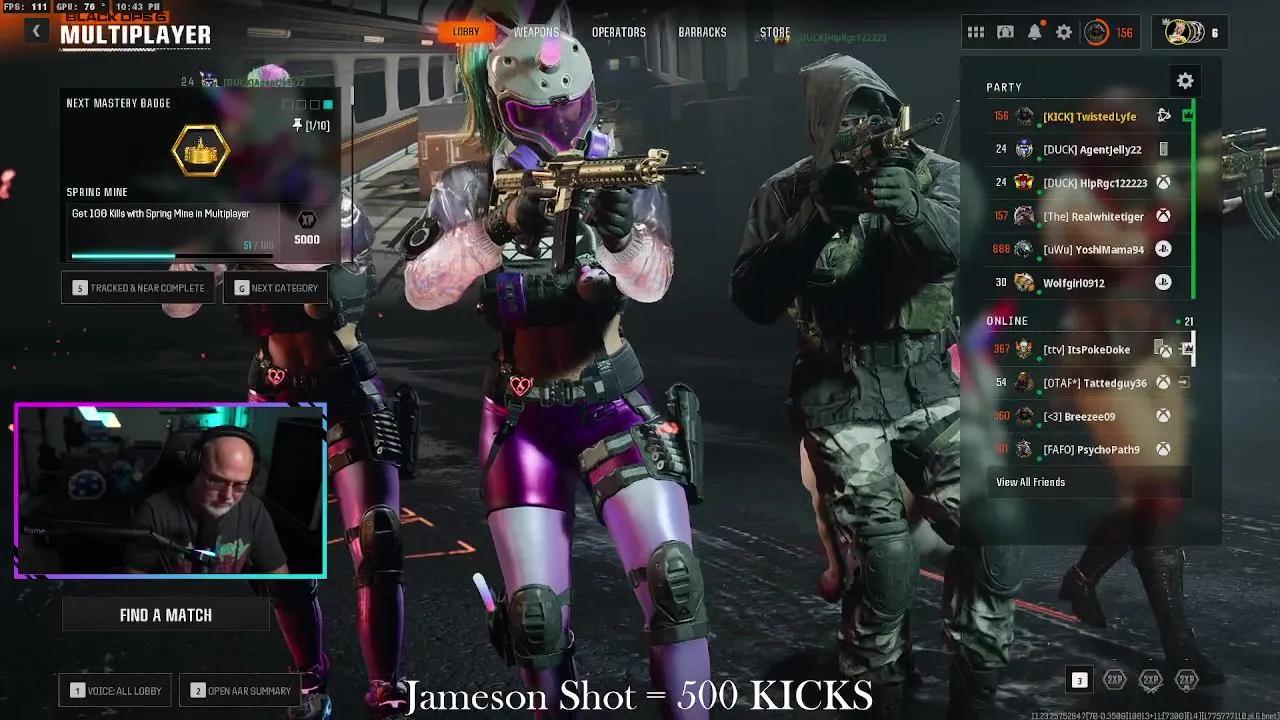Switch to the Weapons tab
This screenshot has height=720, width=1280.
pyautogui.click(x=536, y=31)
